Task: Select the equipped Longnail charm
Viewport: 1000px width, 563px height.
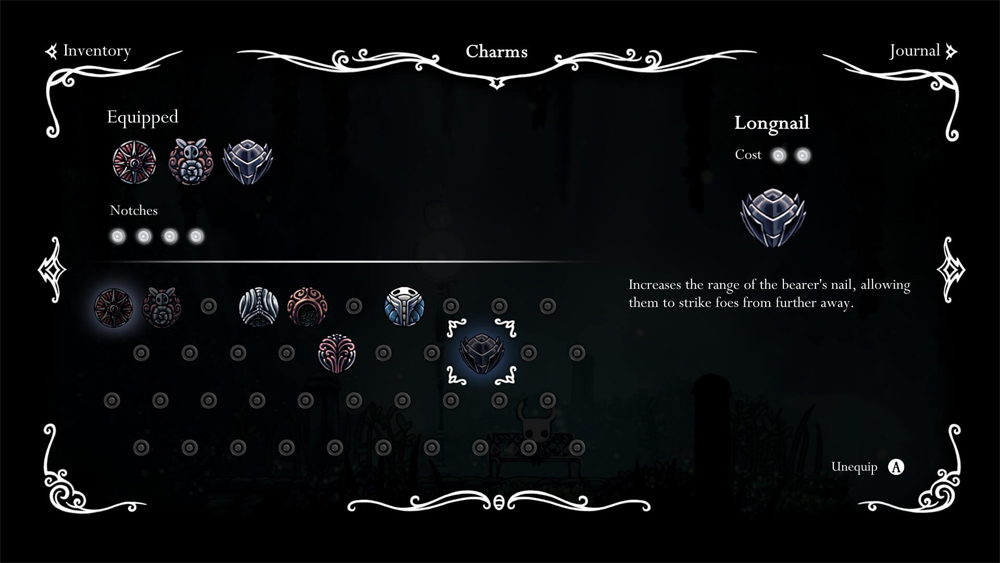Action: [x=245, y=161]
